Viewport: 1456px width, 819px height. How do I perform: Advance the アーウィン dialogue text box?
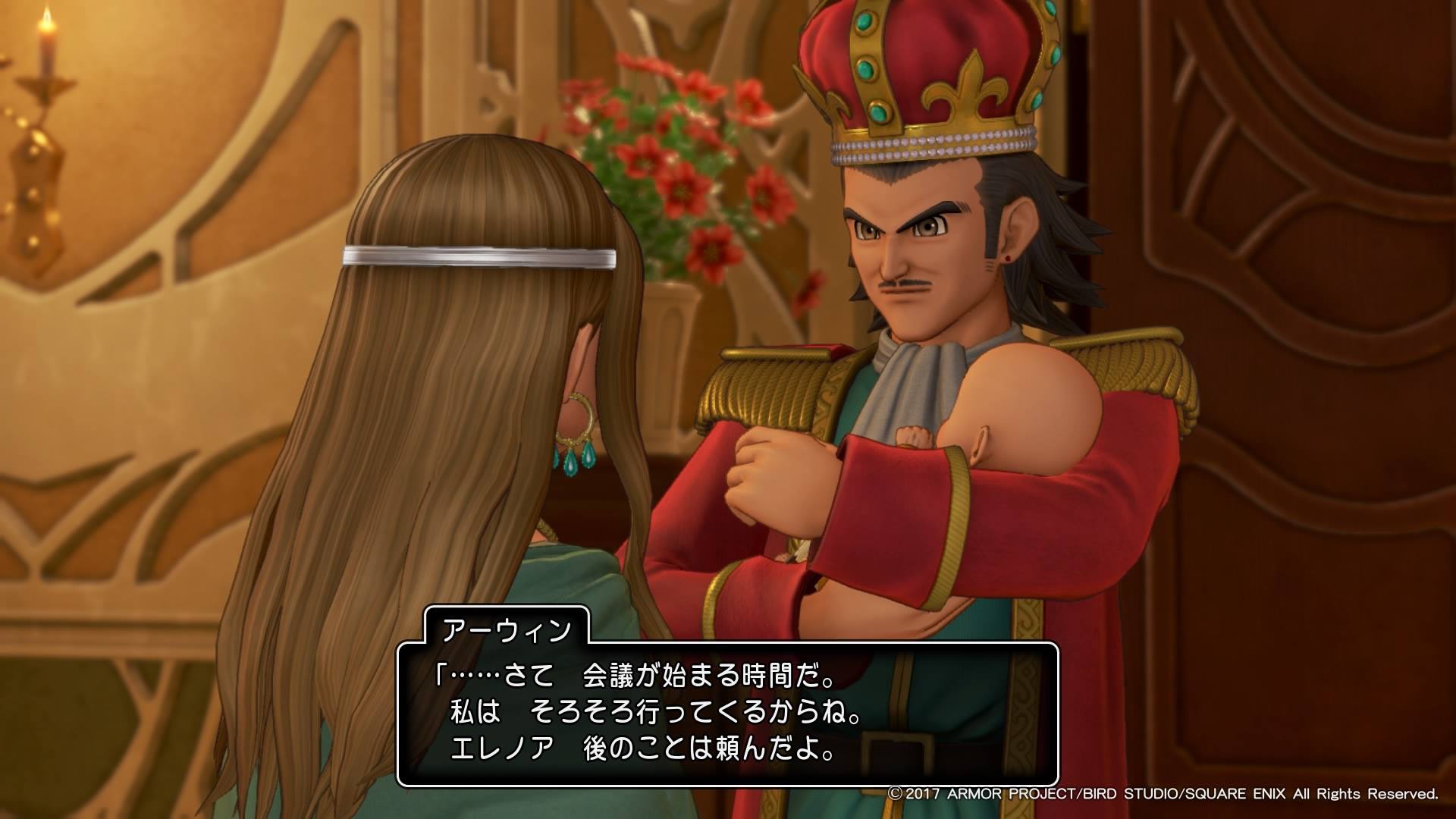tap(726, 714)
